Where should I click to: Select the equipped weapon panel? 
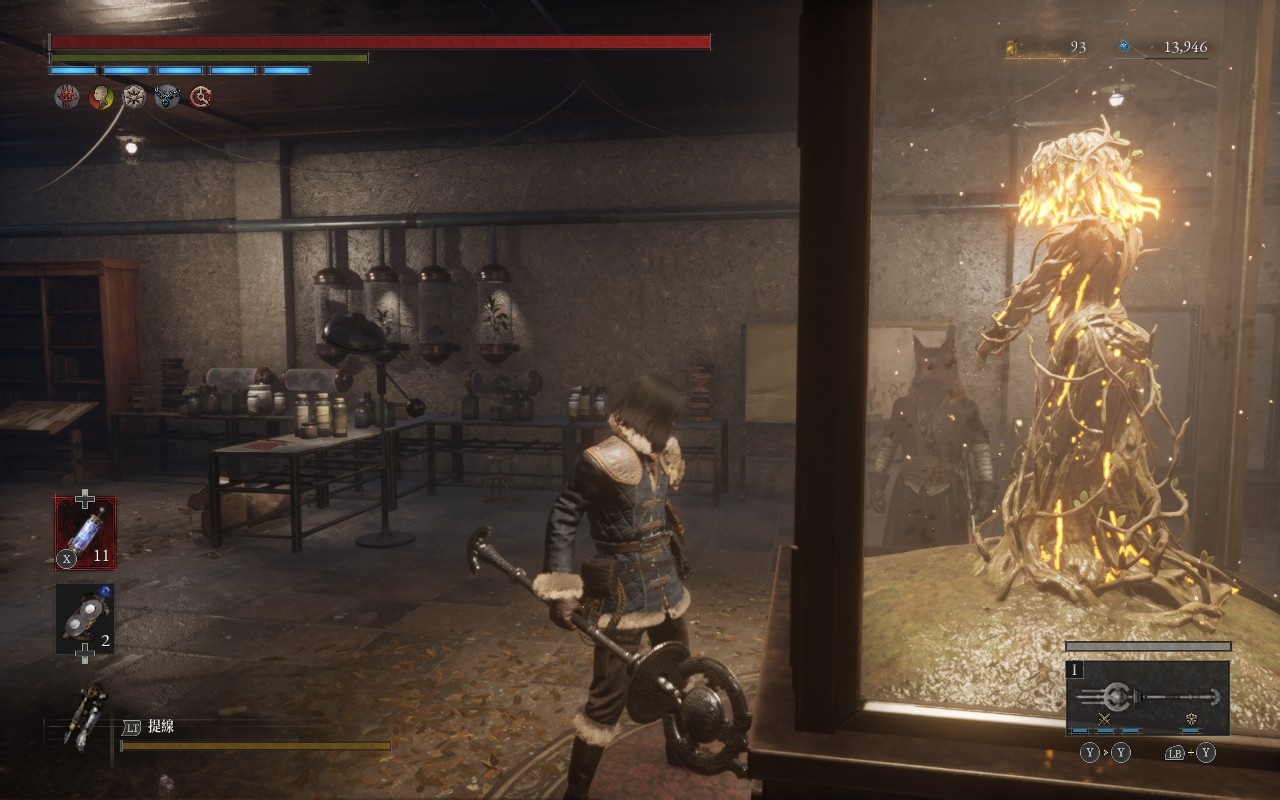pyautogui.click(x=1147, y=697)
